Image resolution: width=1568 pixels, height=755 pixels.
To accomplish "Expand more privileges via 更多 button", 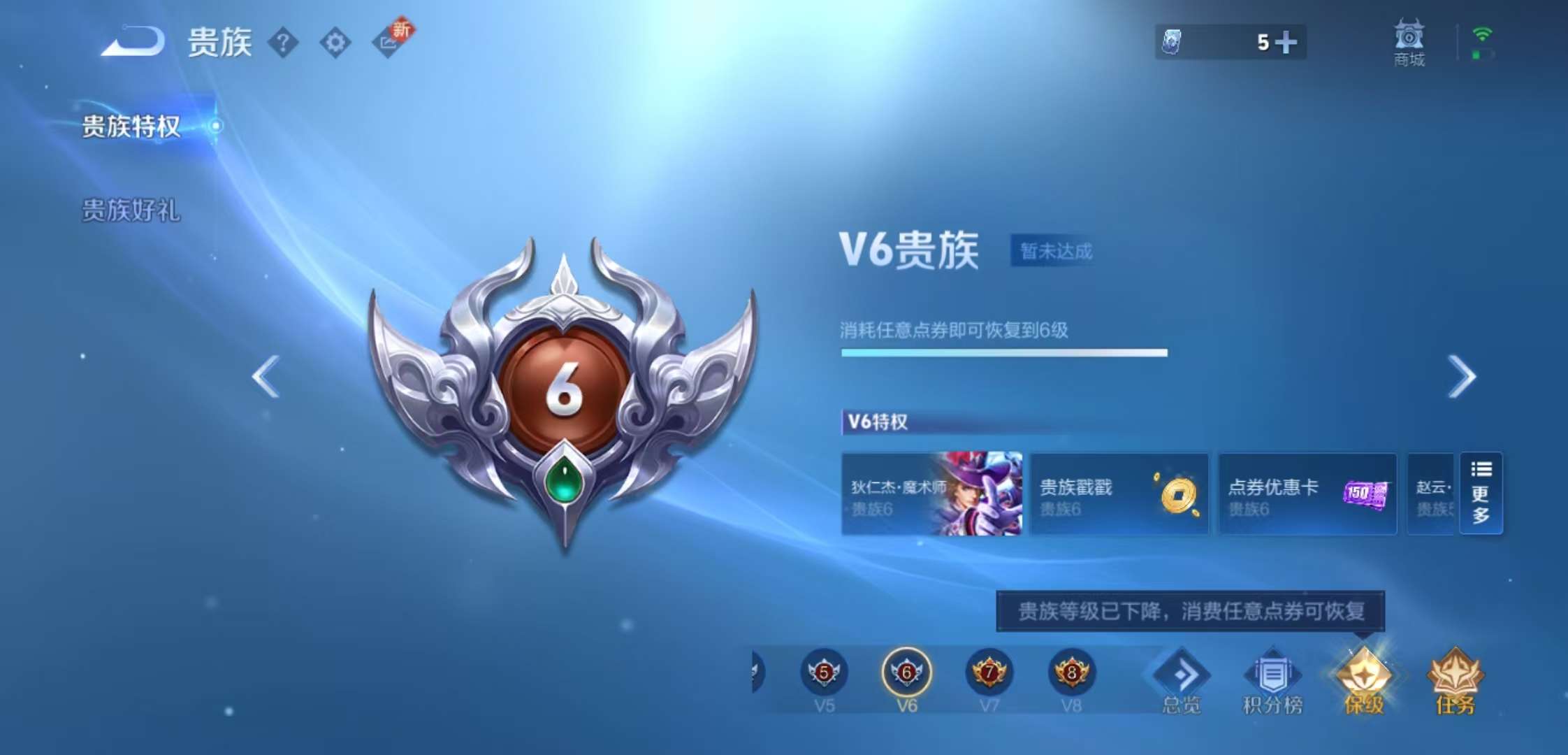I will point(1481,494).
